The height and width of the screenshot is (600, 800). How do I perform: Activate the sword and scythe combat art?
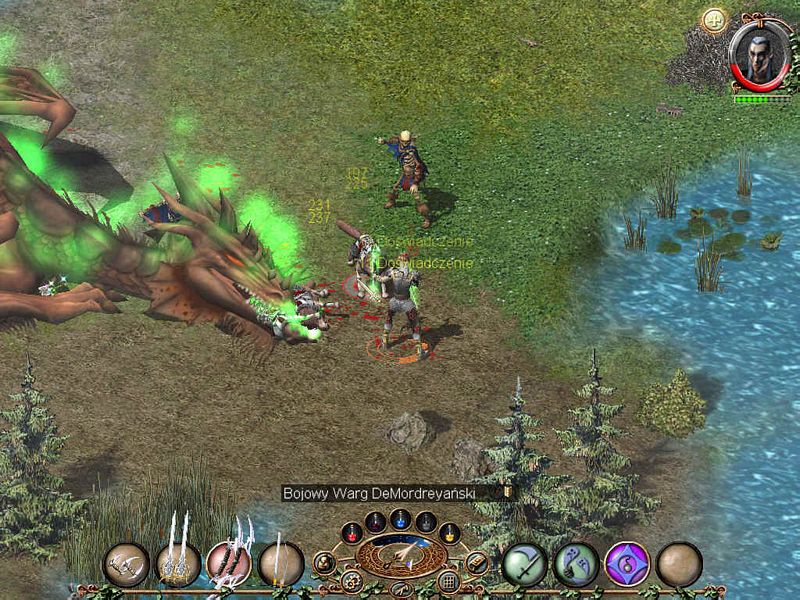pos(524,564)
